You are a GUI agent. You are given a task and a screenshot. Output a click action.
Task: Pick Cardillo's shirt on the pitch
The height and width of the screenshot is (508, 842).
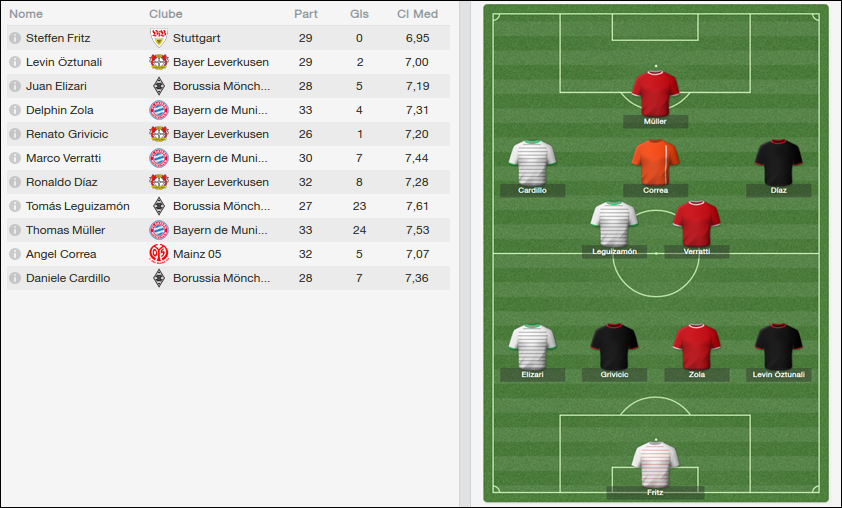pos(532,162)
